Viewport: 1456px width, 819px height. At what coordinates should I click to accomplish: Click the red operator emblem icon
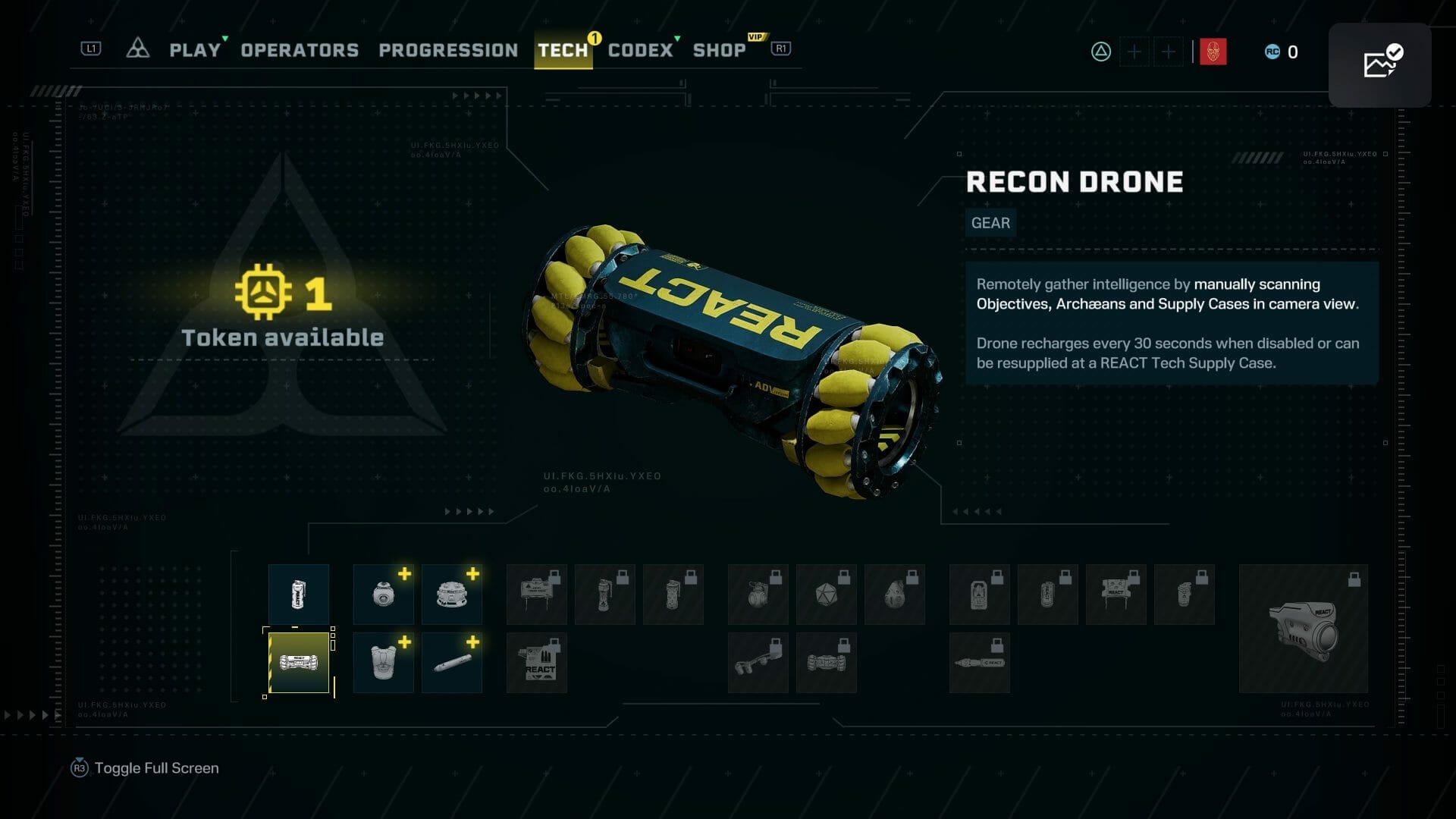1213,52
